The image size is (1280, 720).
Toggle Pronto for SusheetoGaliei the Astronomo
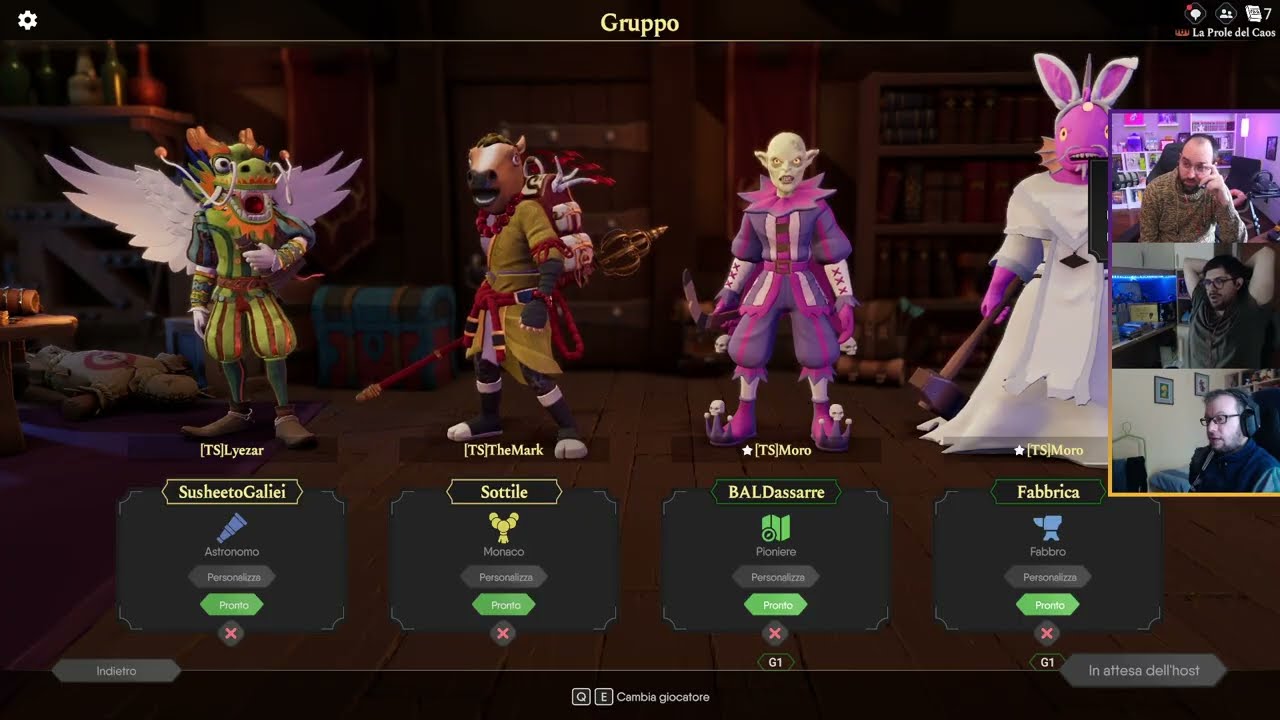coord(233,605)
